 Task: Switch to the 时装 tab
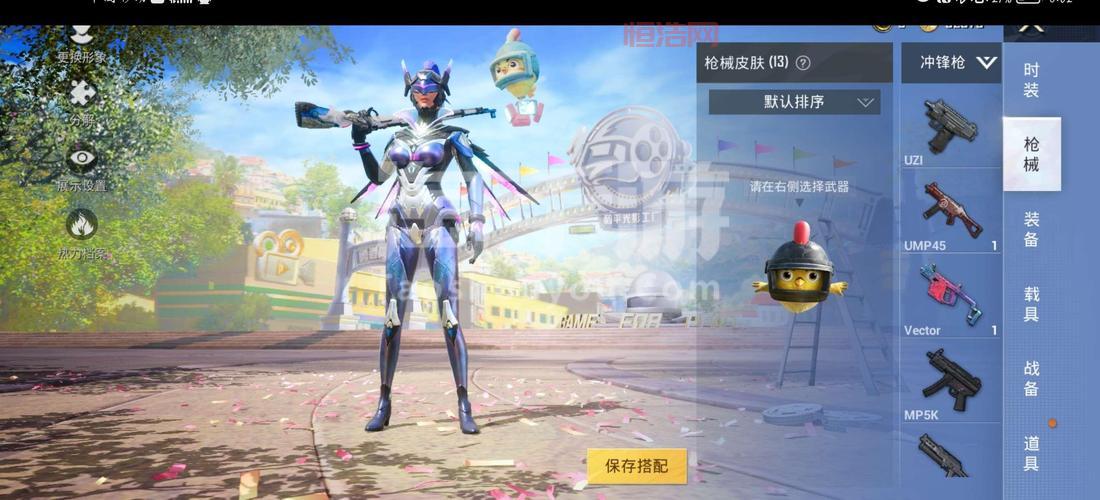pyautogui.click(x=1031, y=80)
